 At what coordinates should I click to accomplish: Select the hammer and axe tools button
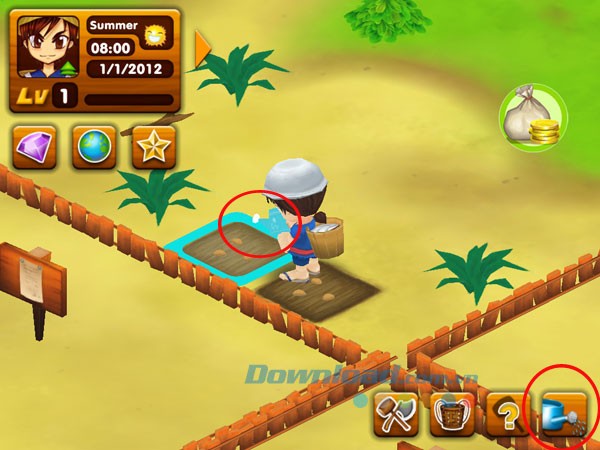[395, 413]
